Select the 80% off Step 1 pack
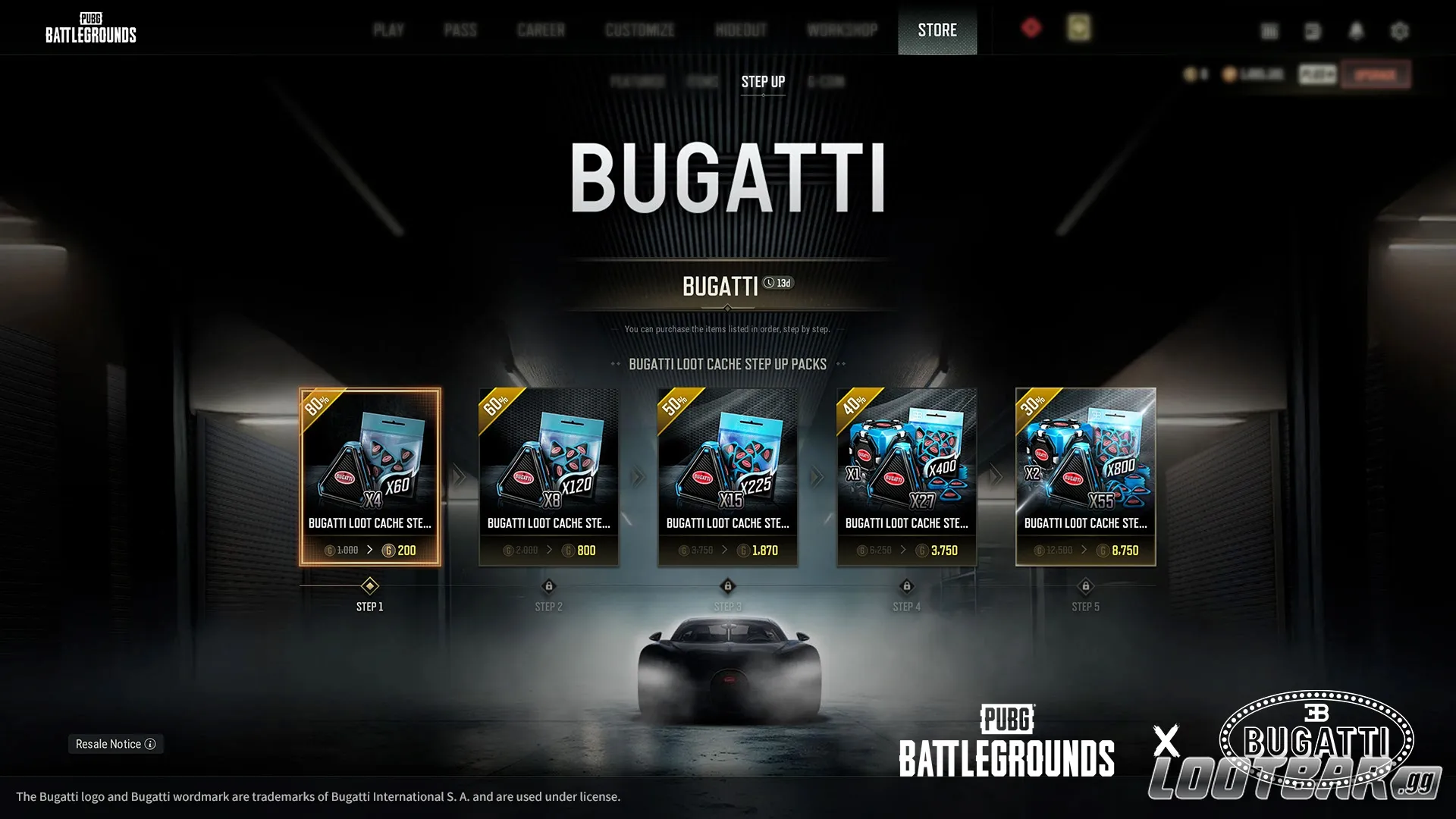This screenshot has height=819, width=1456. (x=370, y=477)
